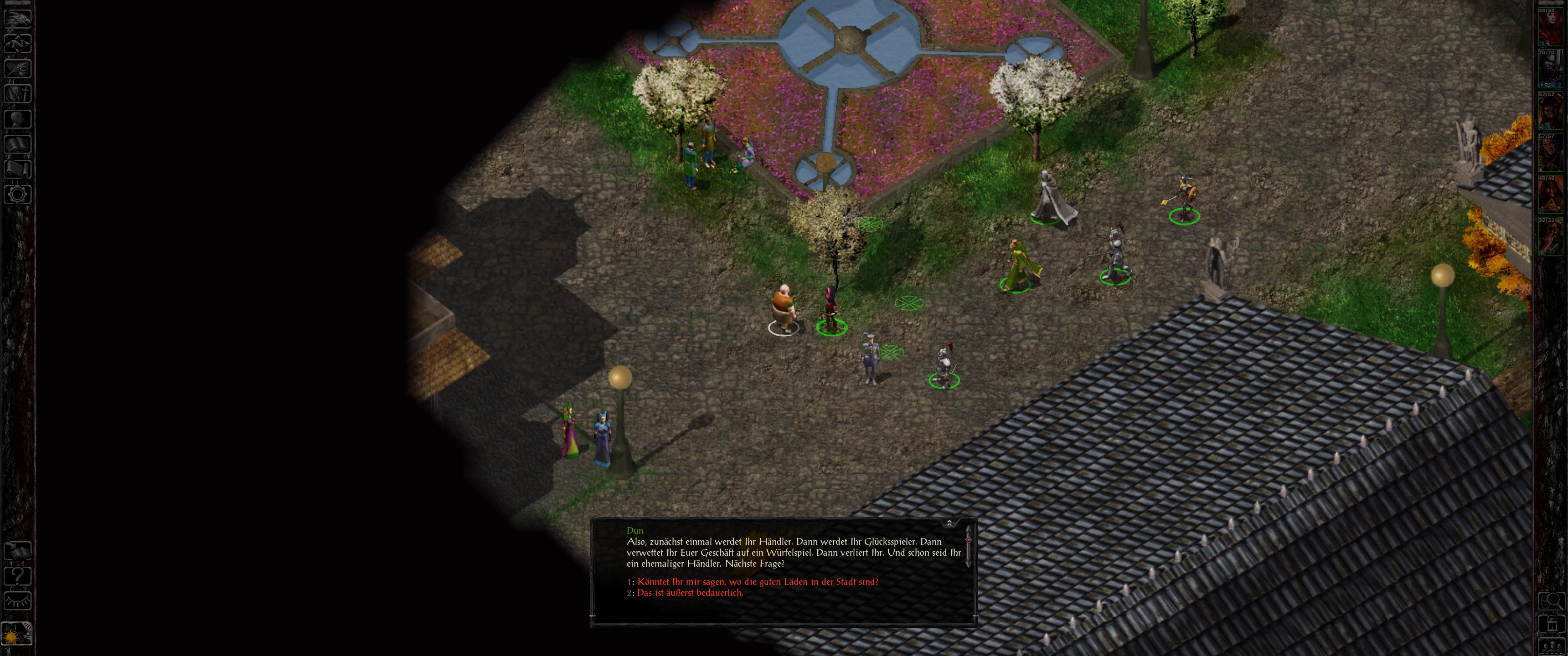
Task: Show the character record with the head icon
Action: [17, 118]
